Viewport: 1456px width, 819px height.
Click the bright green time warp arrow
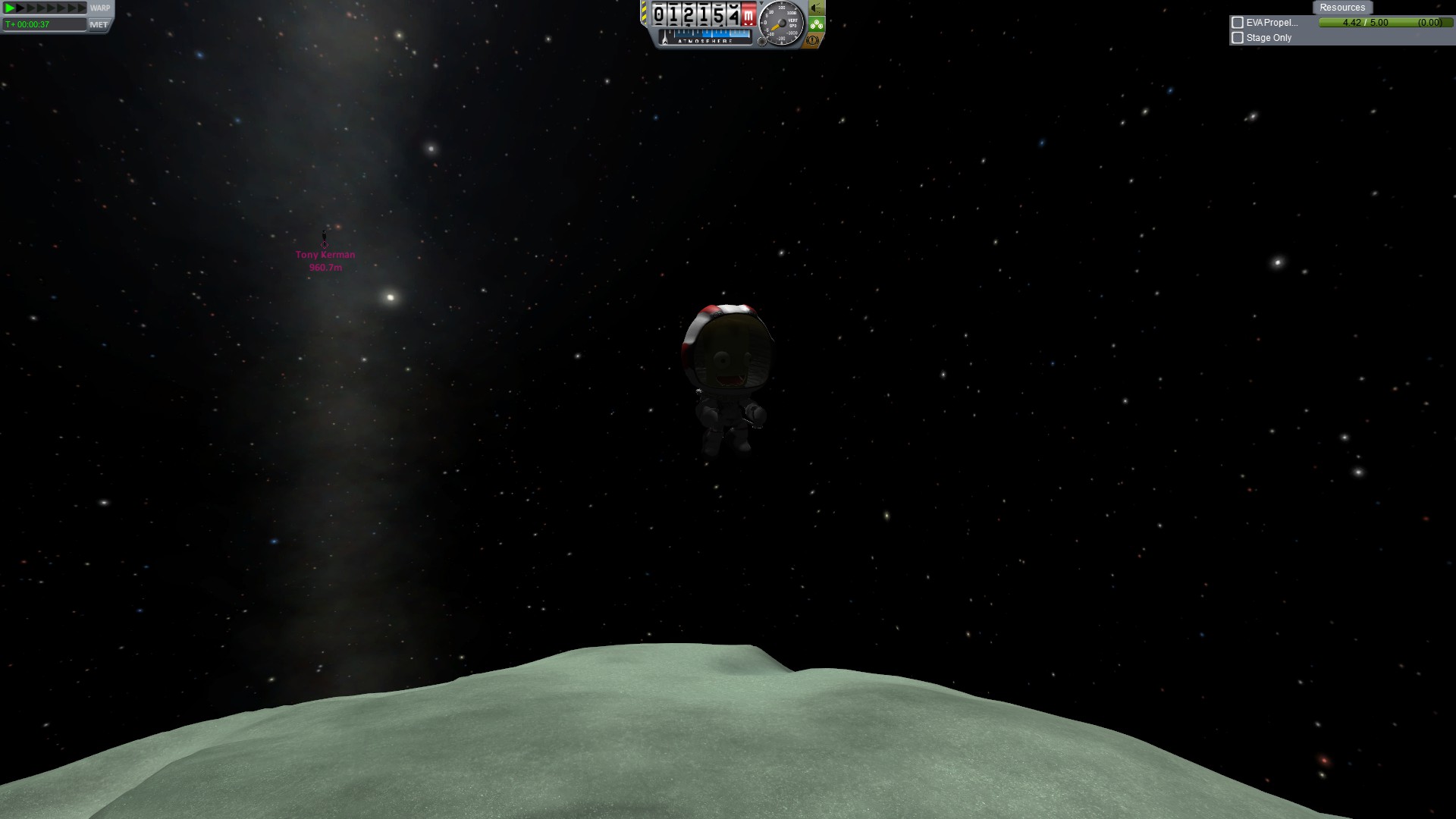coord(10,8)
